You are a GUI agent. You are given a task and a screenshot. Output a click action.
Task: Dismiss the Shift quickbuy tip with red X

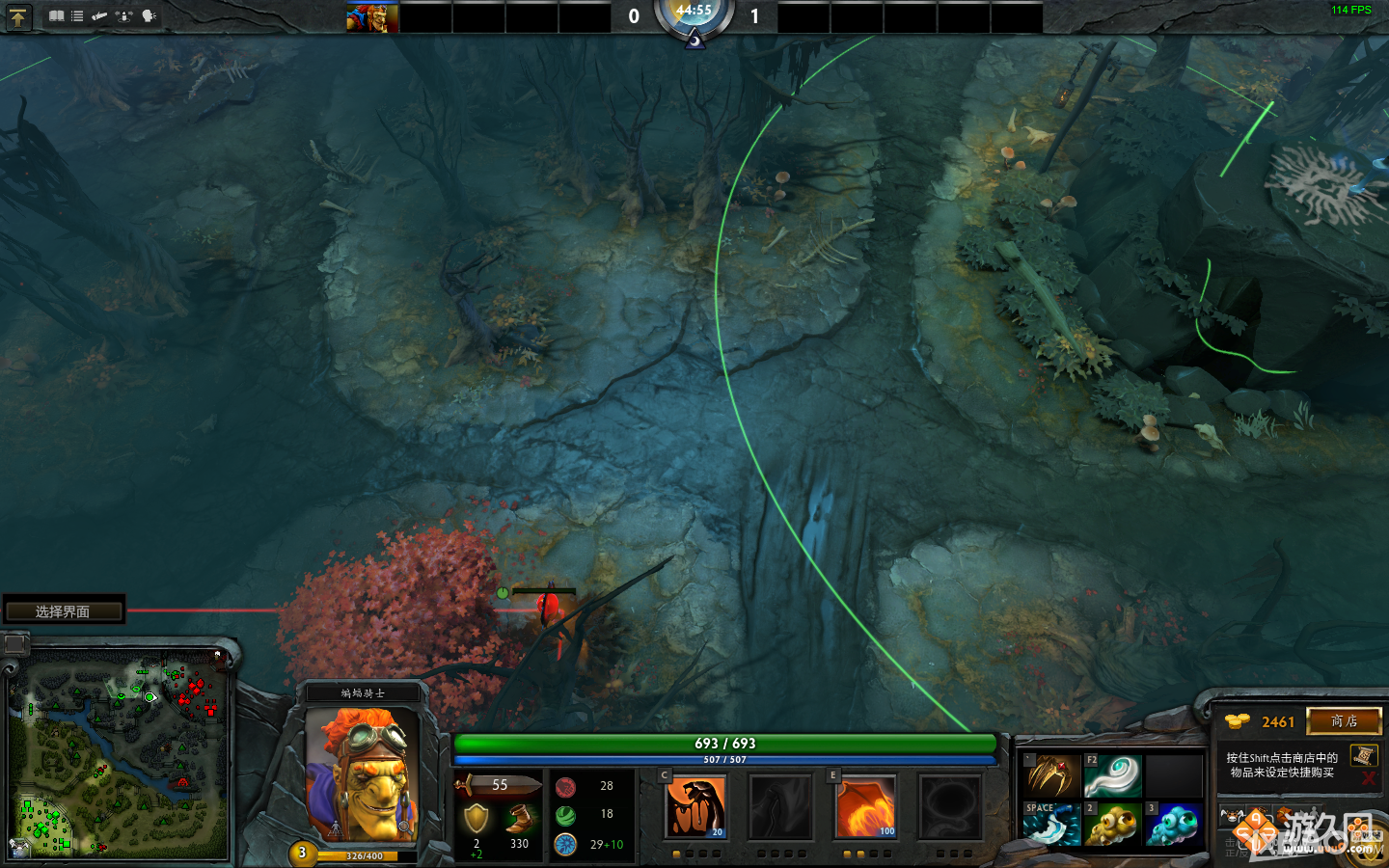point(1369,776)
